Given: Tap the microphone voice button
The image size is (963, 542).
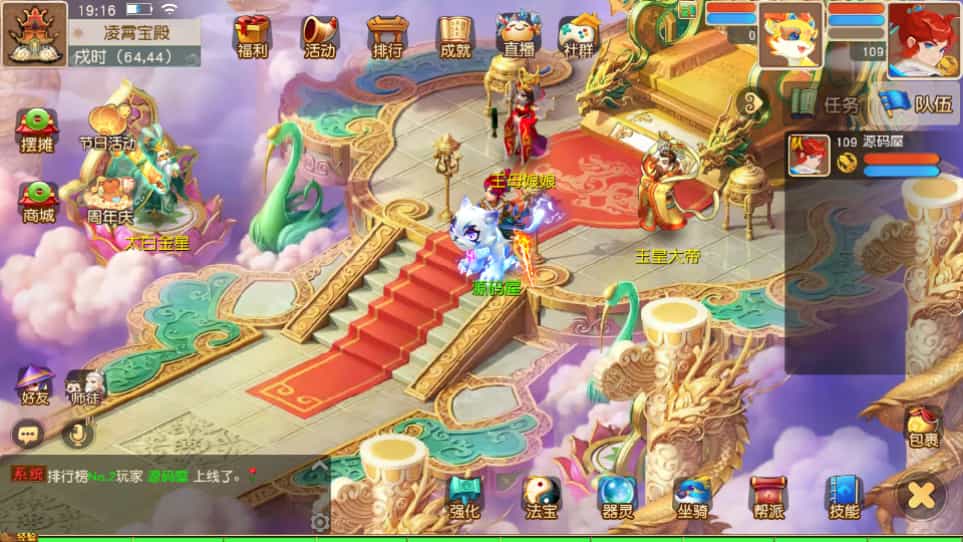Looking at the screenshot, I should [76, 433].
